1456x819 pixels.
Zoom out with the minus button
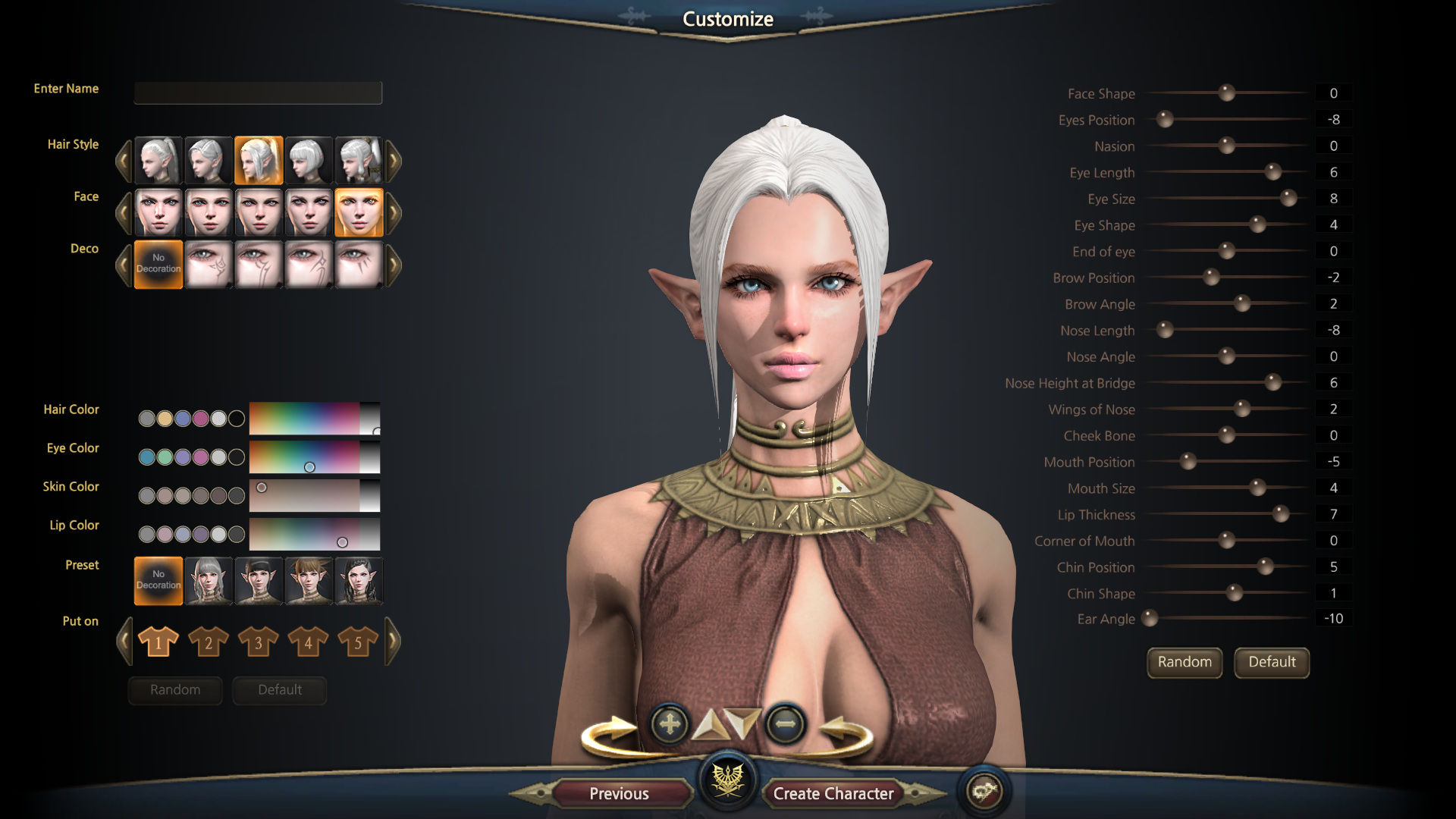[785, 724]
